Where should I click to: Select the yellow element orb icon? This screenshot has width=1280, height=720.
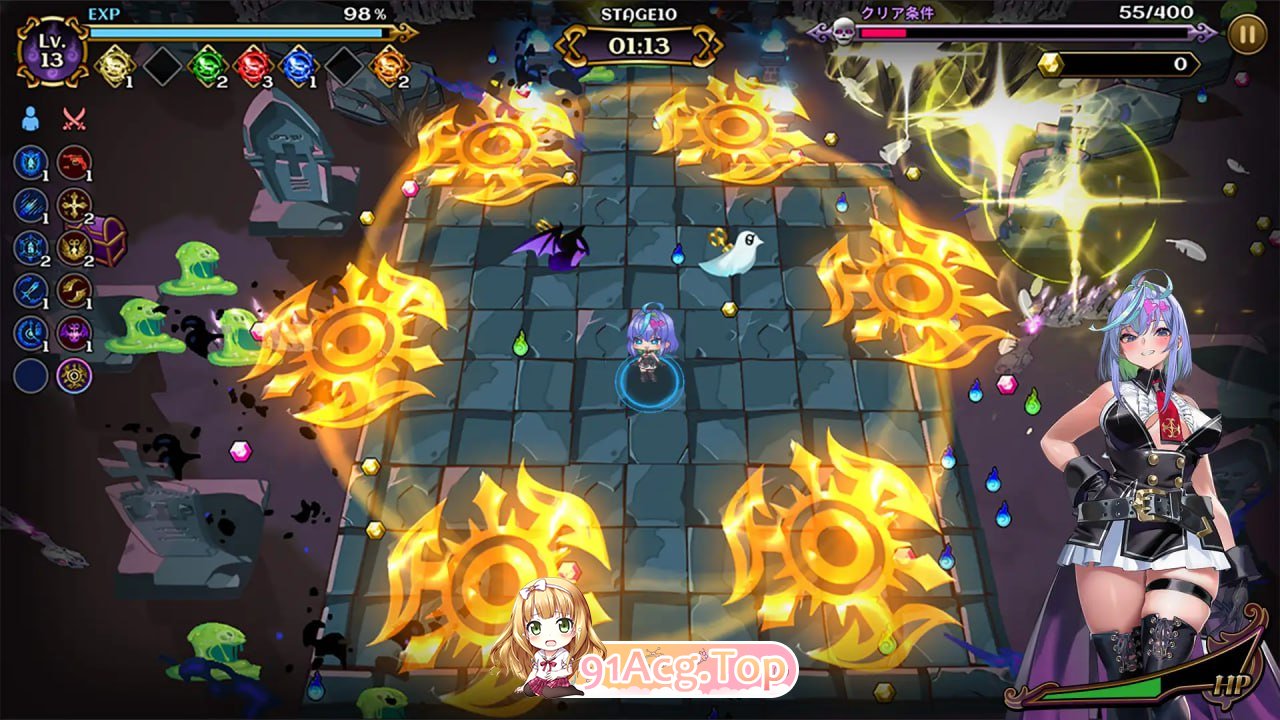tap(114, 66)
